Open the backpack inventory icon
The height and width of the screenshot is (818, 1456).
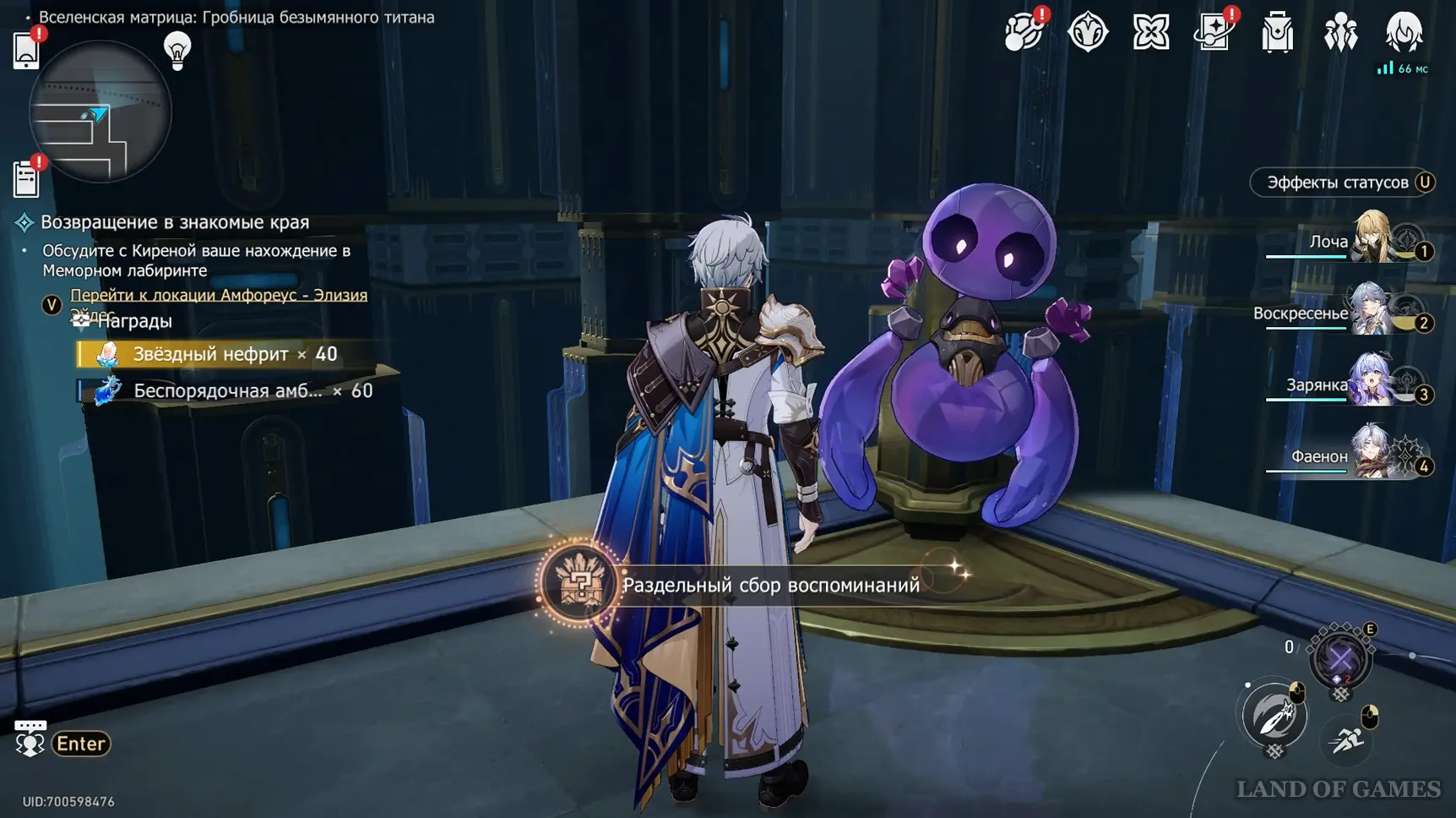(x=1277, y=33)
